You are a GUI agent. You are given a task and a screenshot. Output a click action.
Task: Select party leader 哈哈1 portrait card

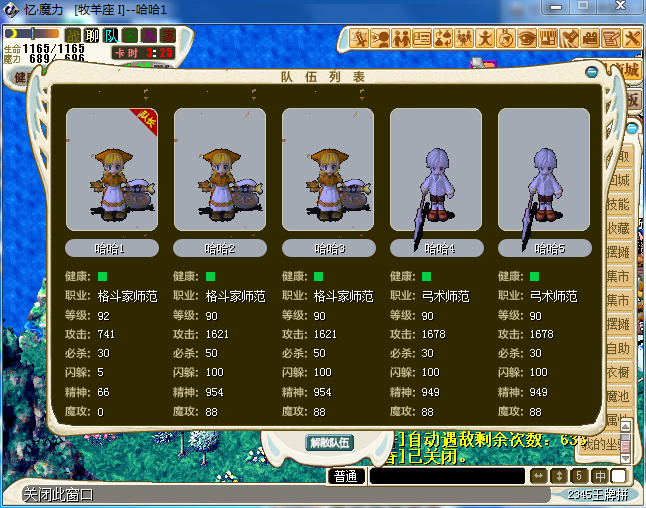click(x=112, y=172)
